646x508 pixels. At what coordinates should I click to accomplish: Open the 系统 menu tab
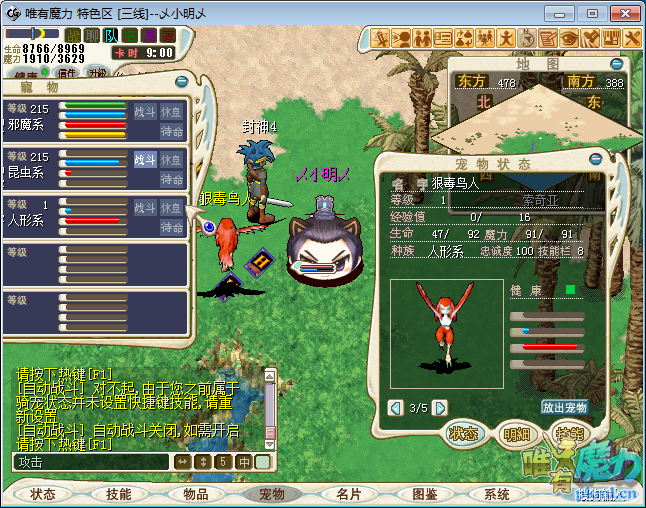(x=497, y=494)
